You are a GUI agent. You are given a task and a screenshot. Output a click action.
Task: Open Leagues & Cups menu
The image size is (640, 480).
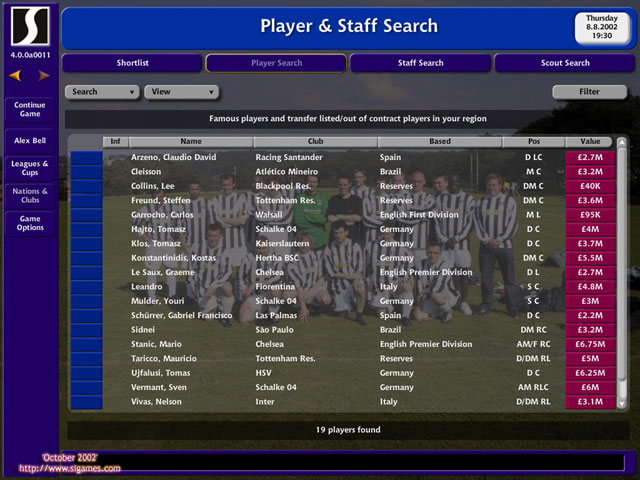point(30,168)
